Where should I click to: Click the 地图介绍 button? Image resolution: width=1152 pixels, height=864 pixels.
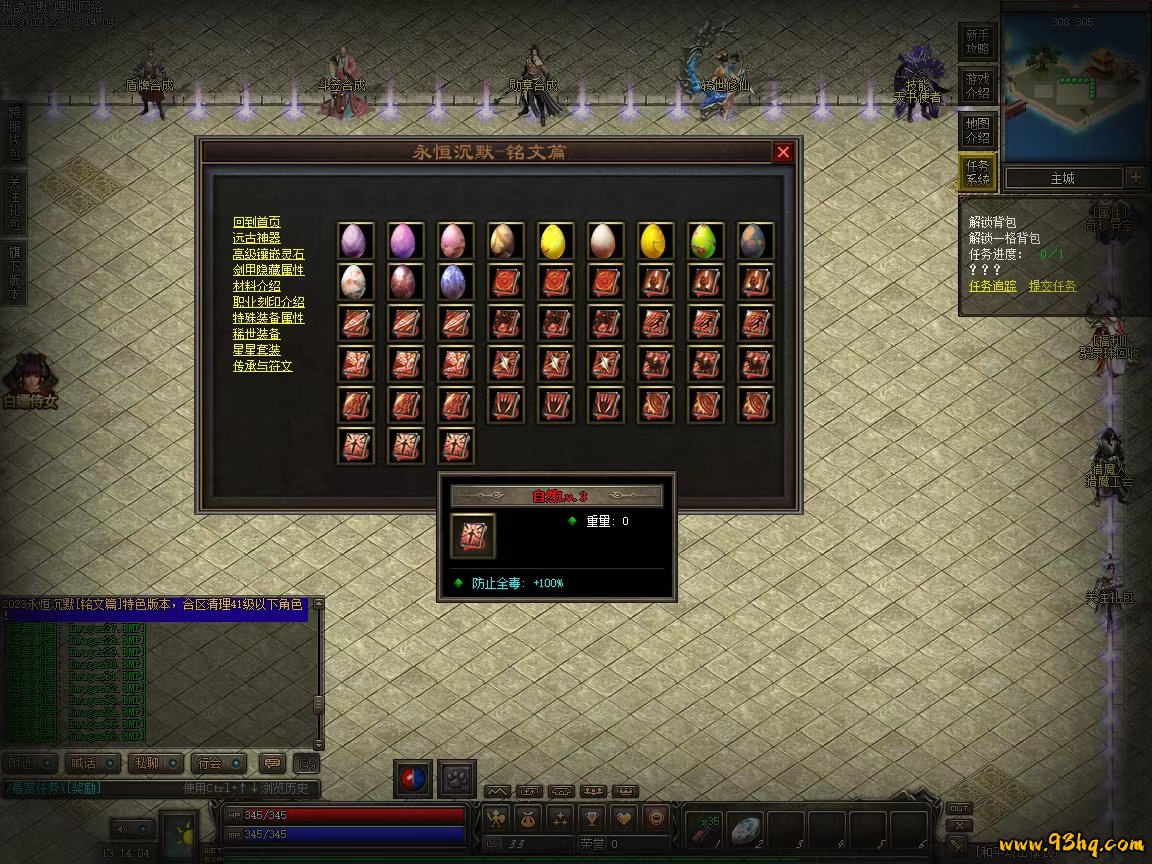coord(977,130)
